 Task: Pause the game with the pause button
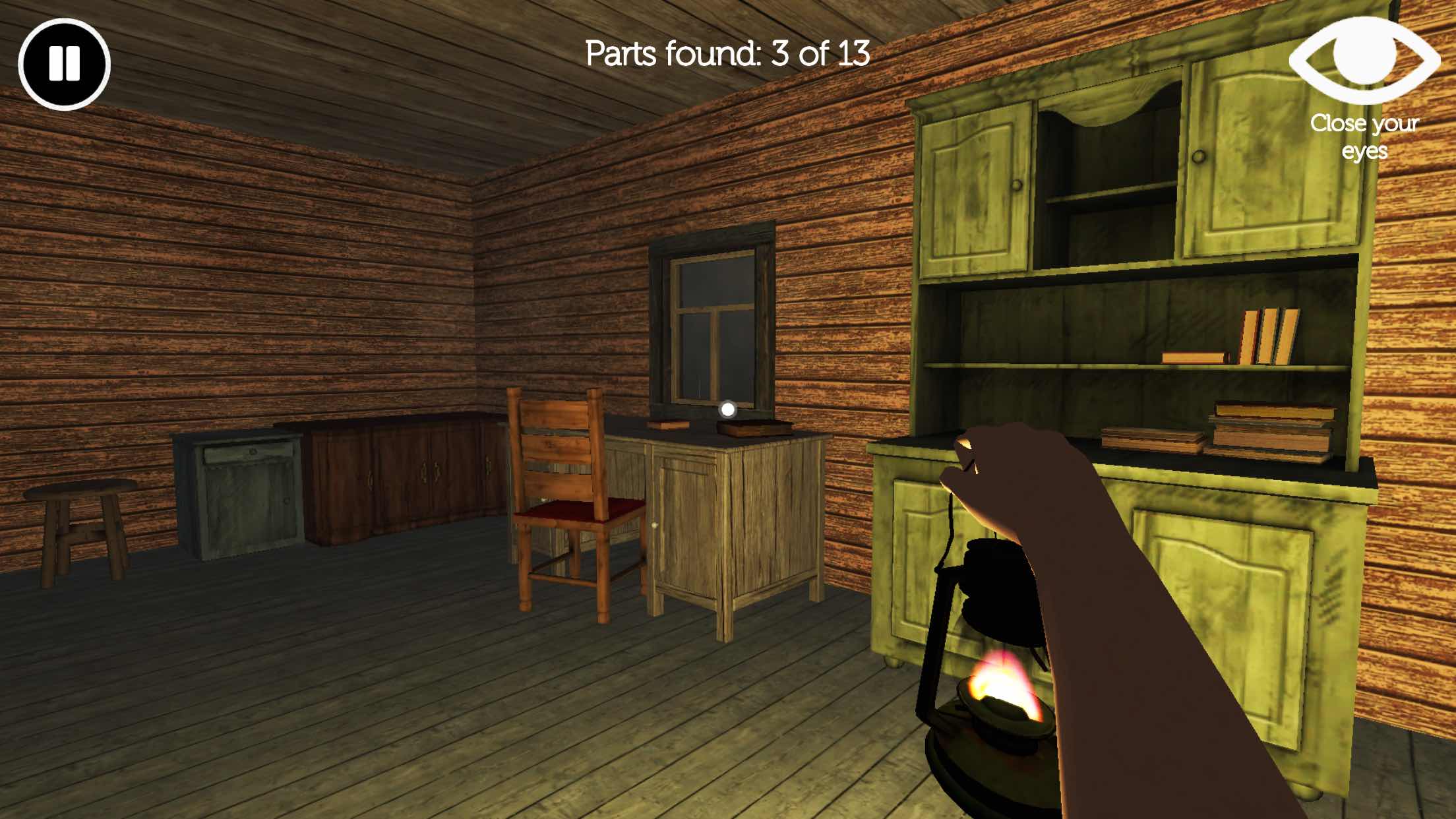(x=64, y=64)
